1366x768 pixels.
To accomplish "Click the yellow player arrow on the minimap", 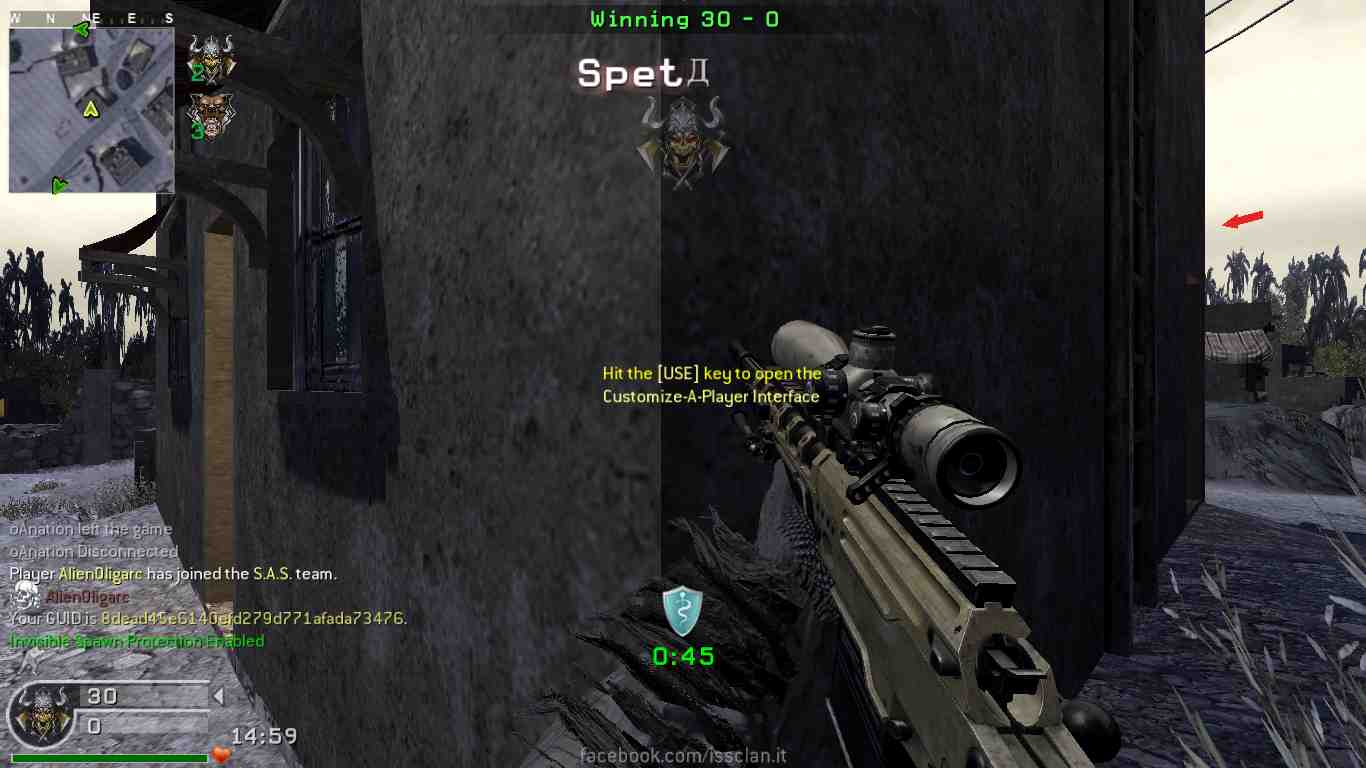I will point(91,108).
